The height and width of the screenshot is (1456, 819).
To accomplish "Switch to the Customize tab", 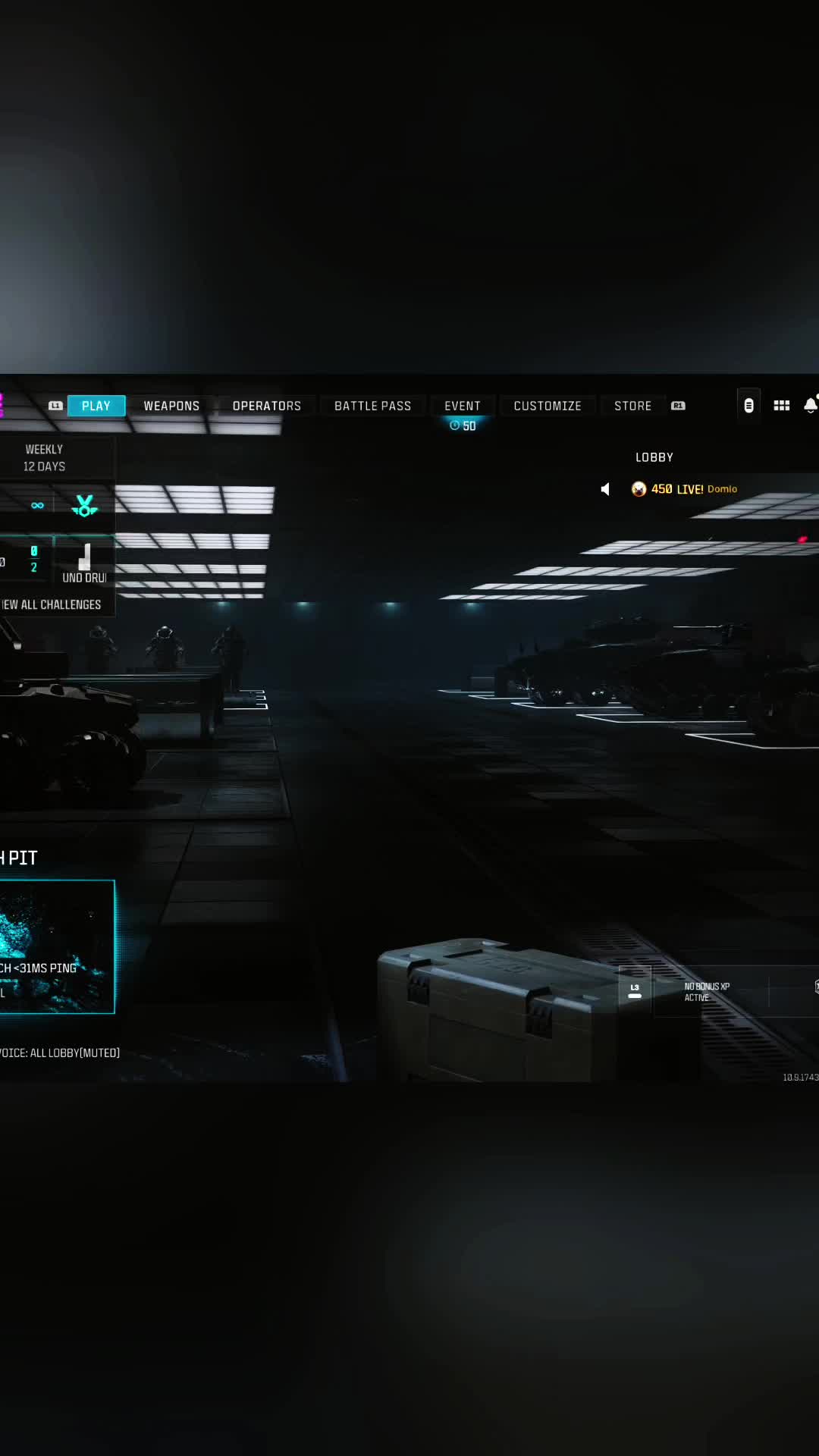I will tap(547, 406).
